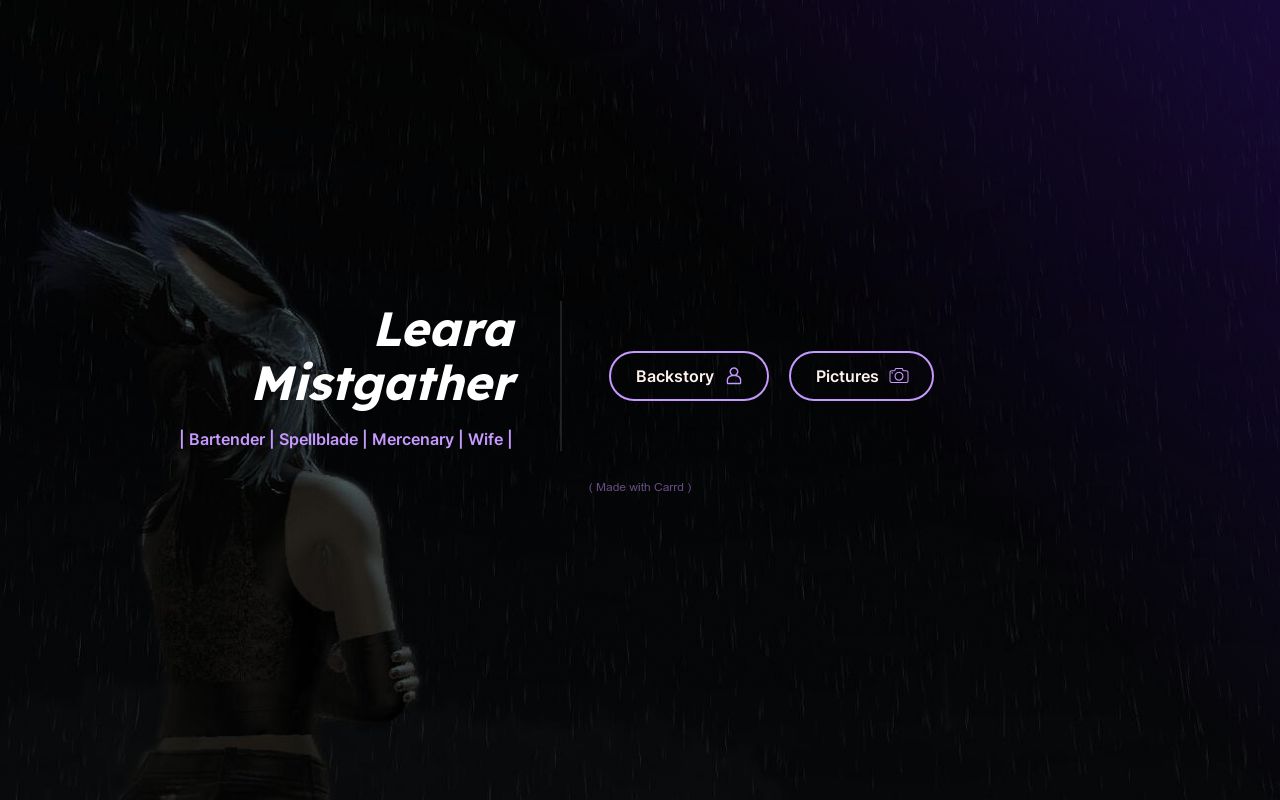Click the 'Leara Mistgather' title text

[385, 355]
